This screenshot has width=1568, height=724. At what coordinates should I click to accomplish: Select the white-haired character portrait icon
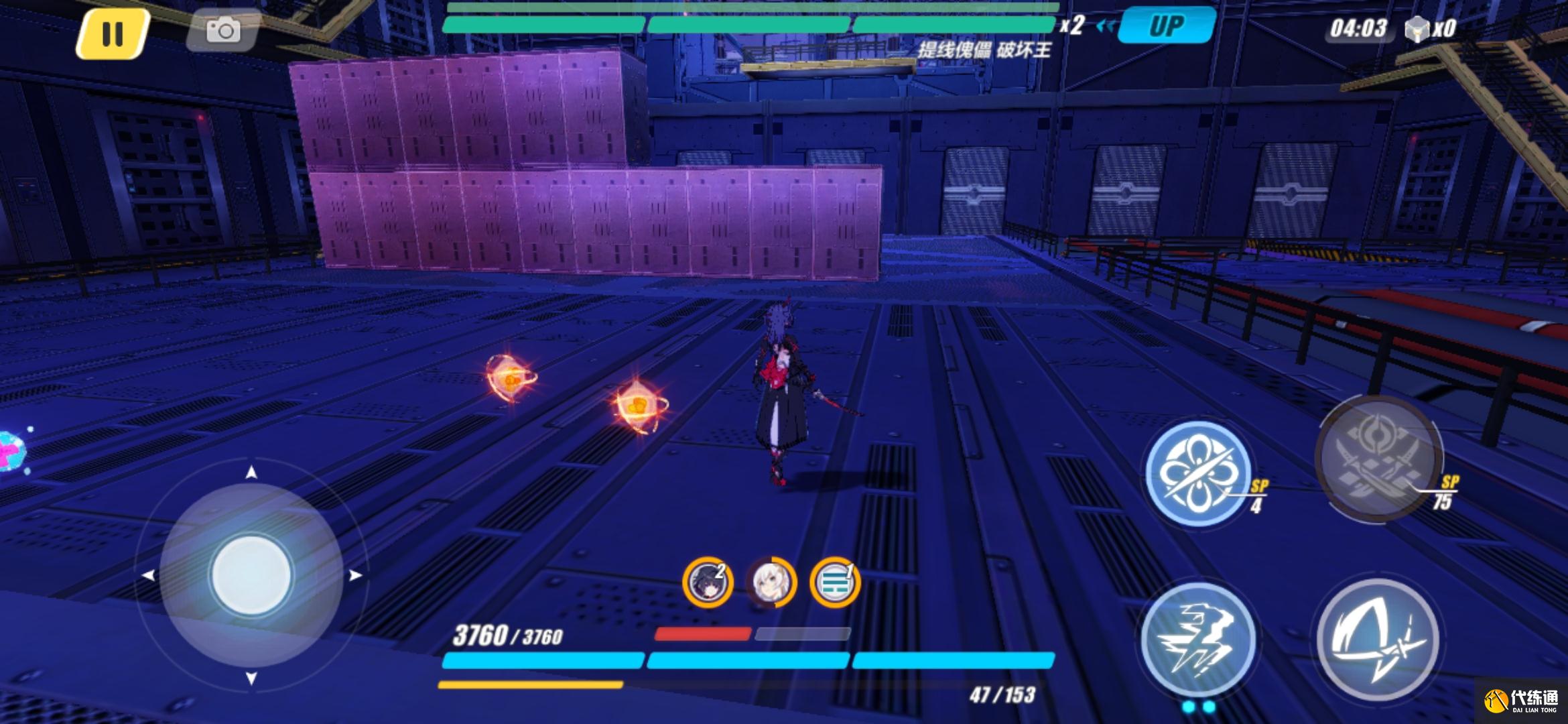[771, 582]
